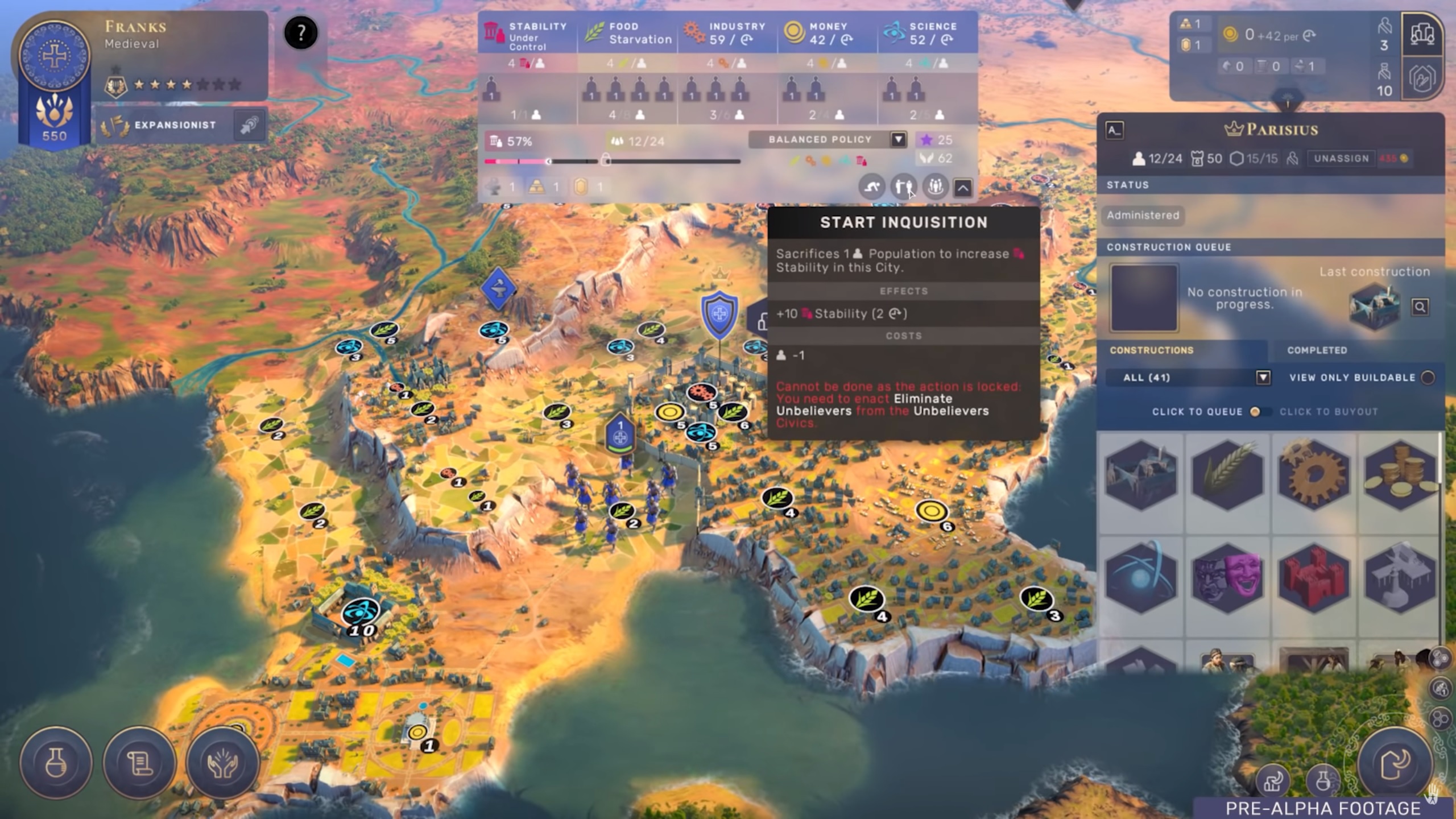
Task: Click the Start Inquisition action icon
Action: (903, 187)
